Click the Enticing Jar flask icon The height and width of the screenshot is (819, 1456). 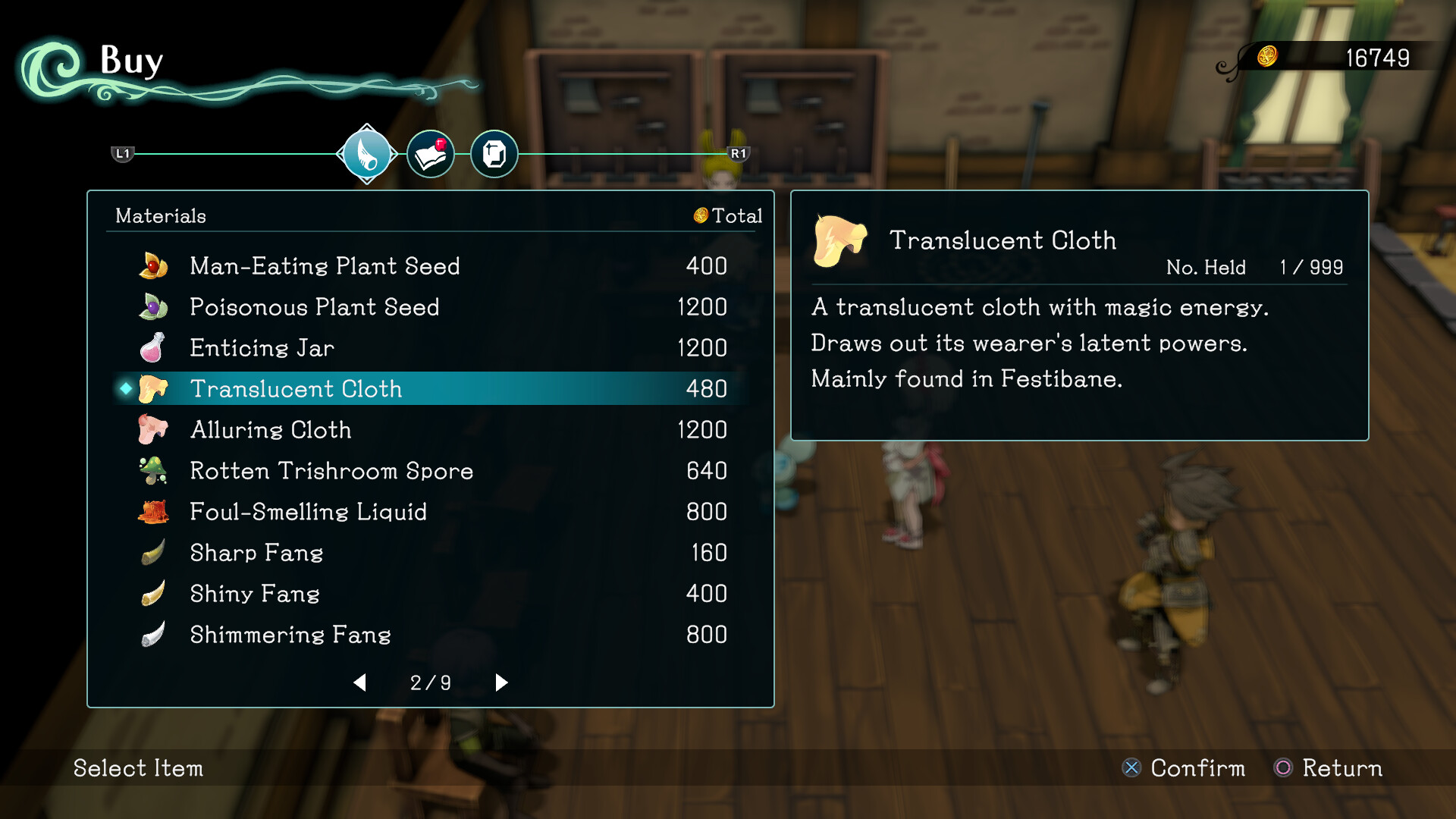coord(152,347)
